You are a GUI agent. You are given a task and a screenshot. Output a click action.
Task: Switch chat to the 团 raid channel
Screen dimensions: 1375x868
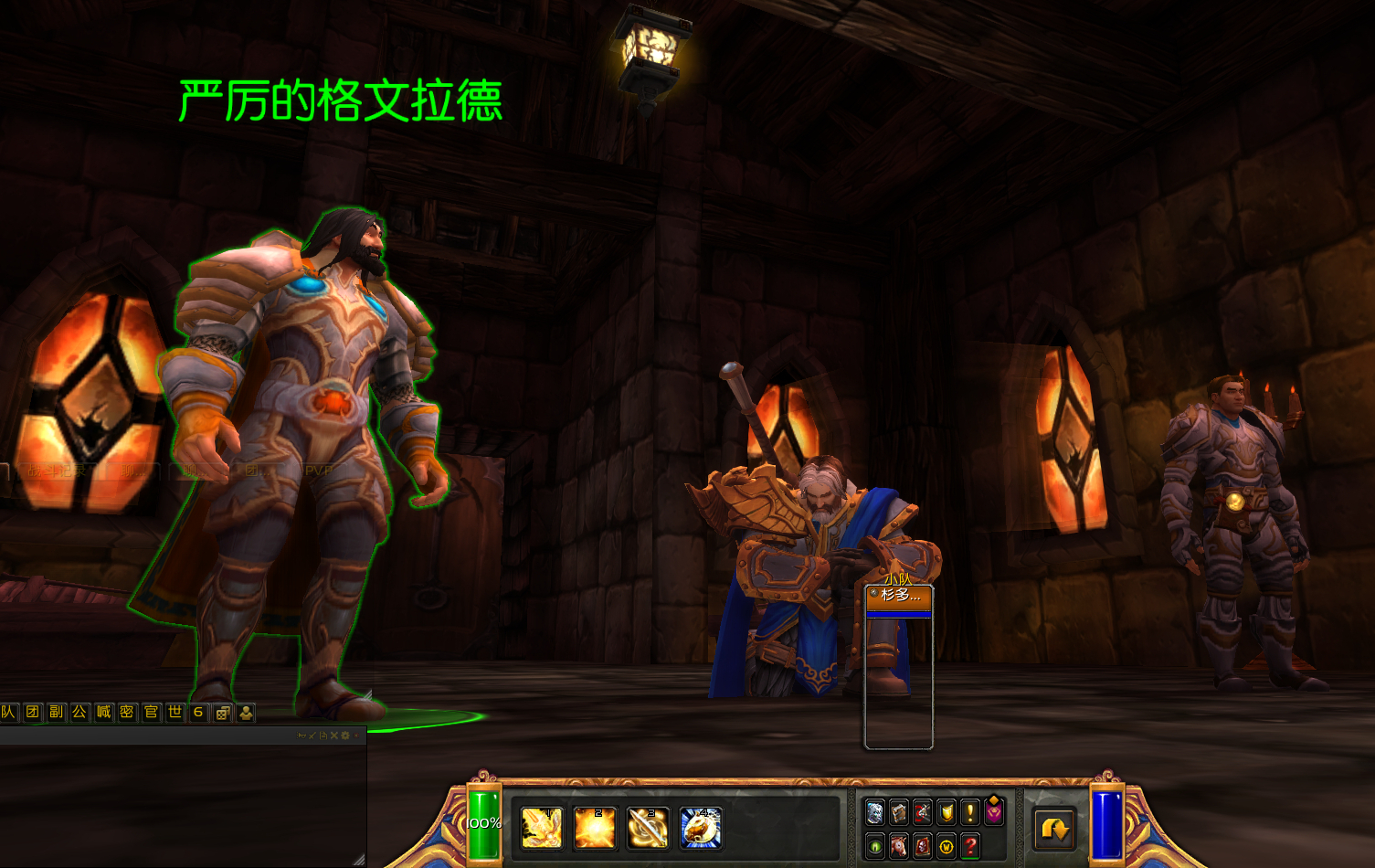(33, 712)
